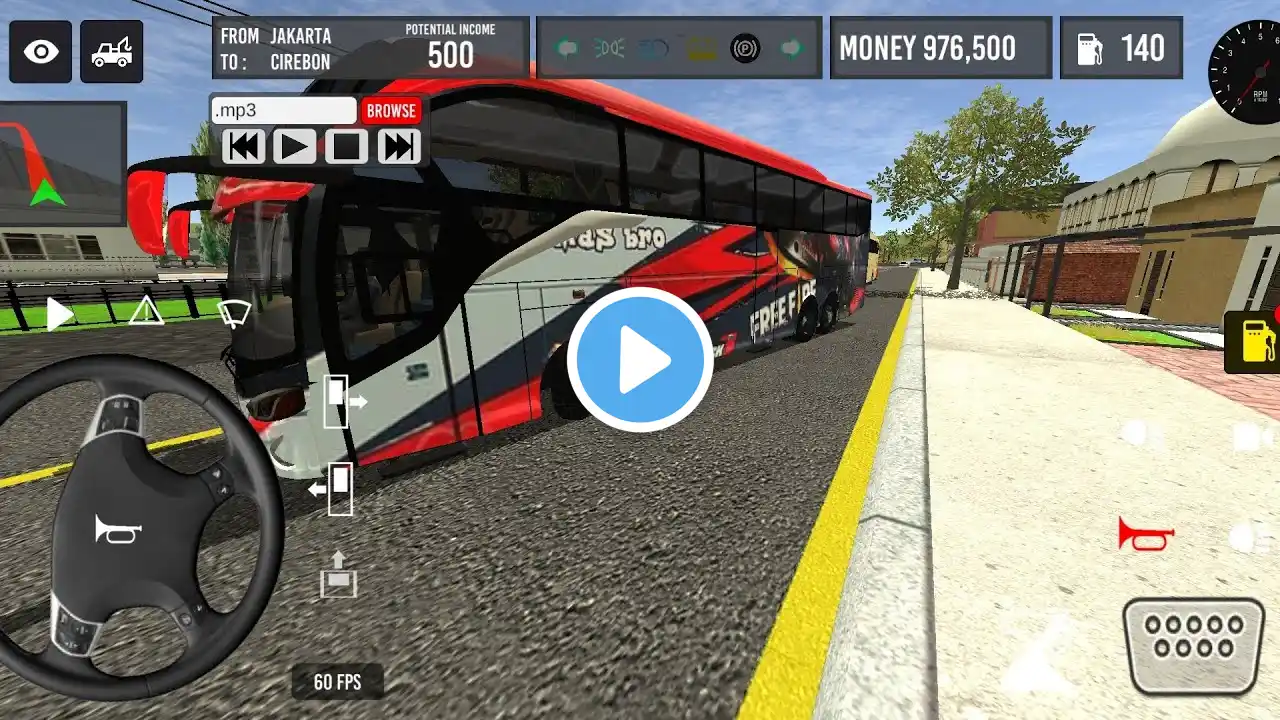Tap the tow truck rescue icon
Image resolution: width=1280 pixels, height=720 pixels.
tap(111, 51)
